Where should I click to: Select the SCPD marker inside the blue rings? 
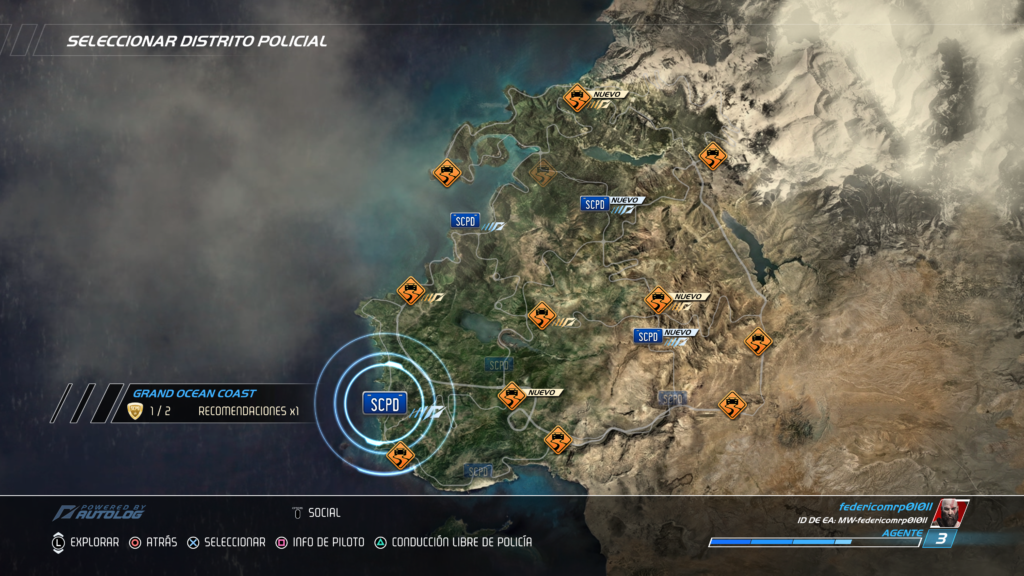[x=385, y=403]
